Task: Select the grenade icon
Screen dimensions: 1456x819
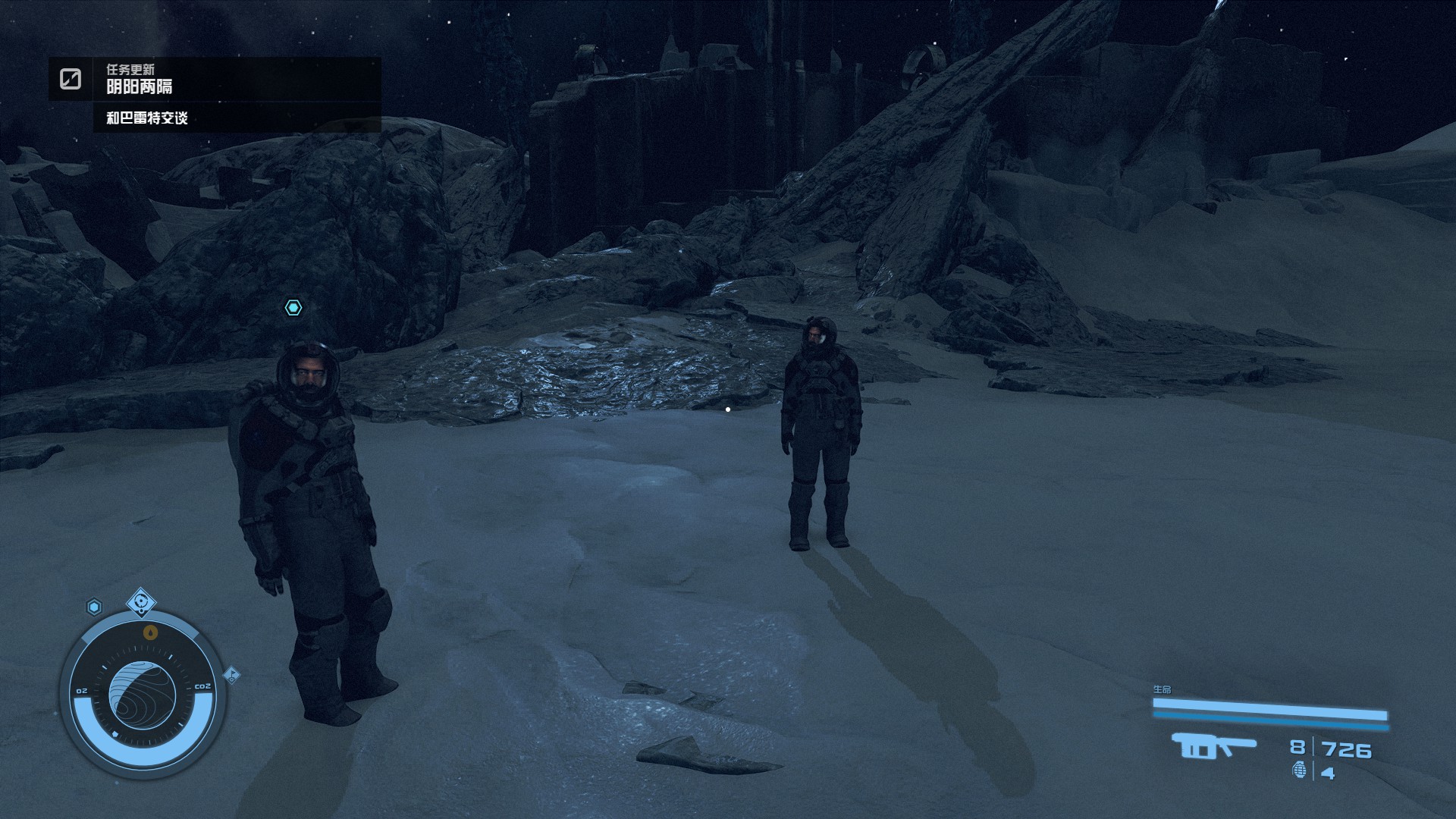Action: [x=1299, y=771]
